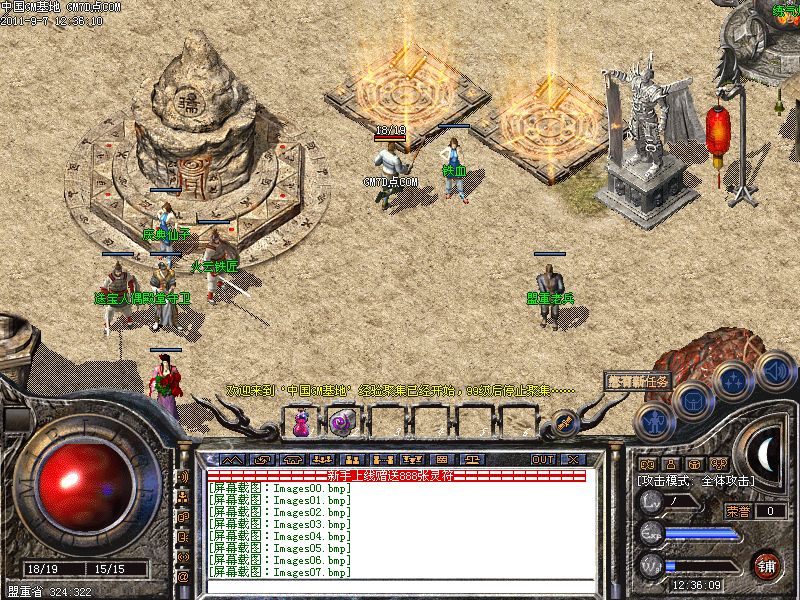Select the Images00.bmp chat log line
Screen dimensions: 800x600
tap(280, 489)
